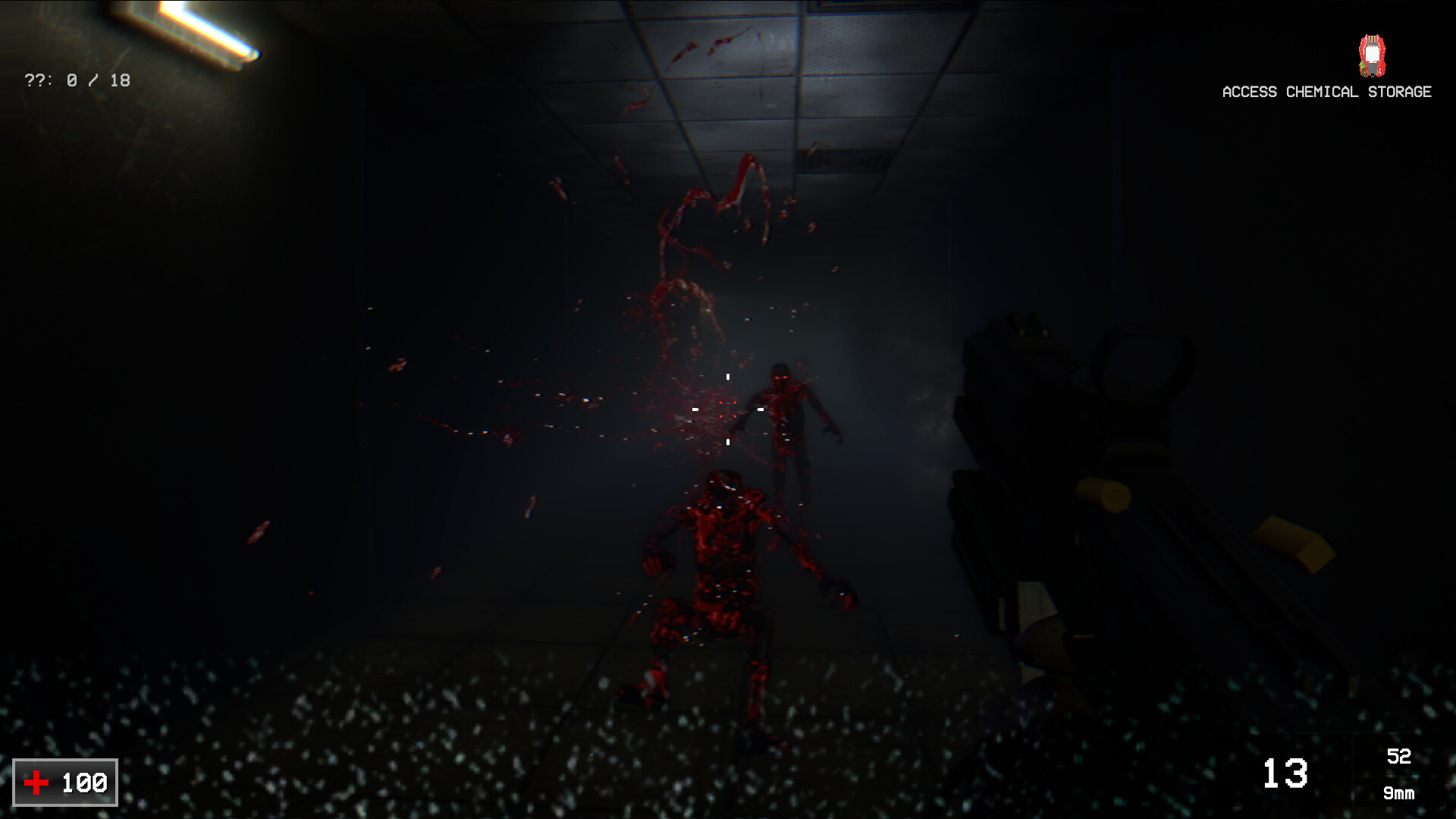Select the Access Chemical Storage objective text

pyautogui.click(x=1326, y=92)
